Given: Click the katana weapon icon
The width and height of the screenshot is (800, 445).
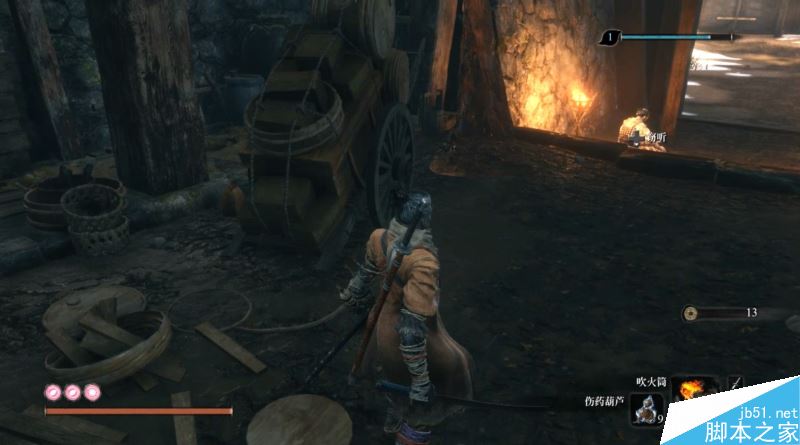Looking at the screenshot, I should [x=735, y=385].
